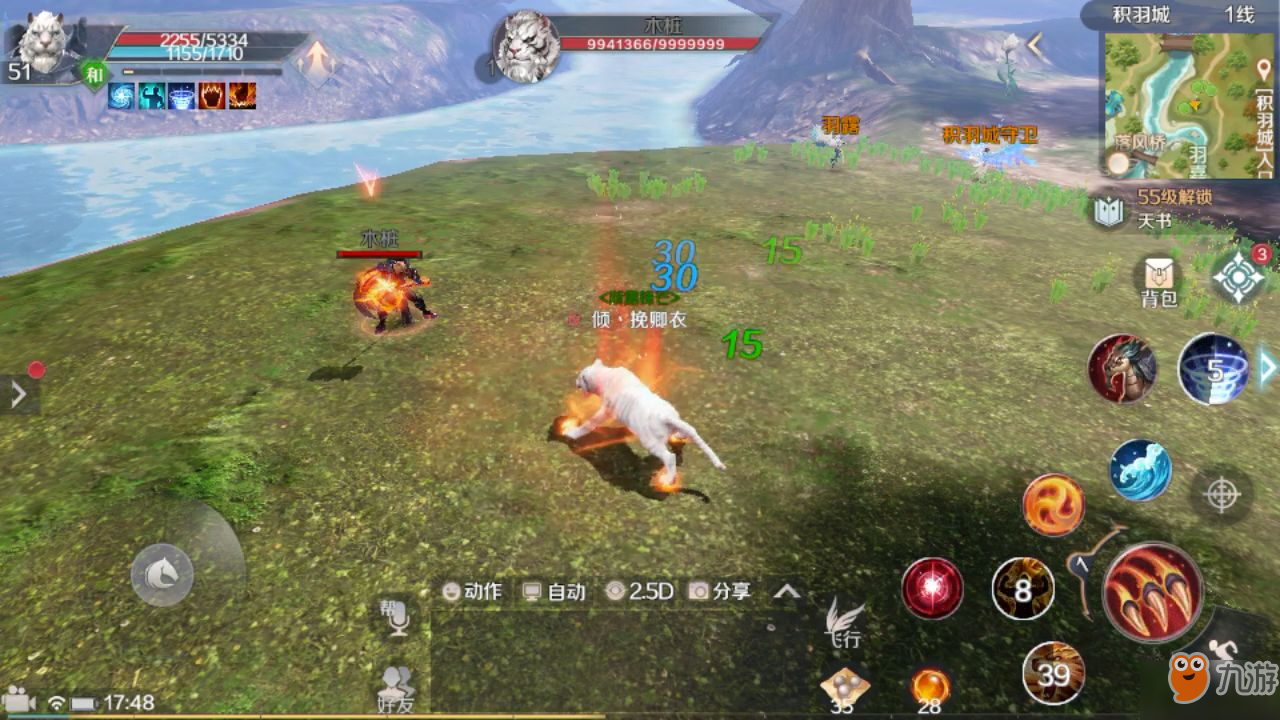Screen dimensions: 1280x720
Task: Expand the chat panel with the up arrow
Action: [787, 591]
